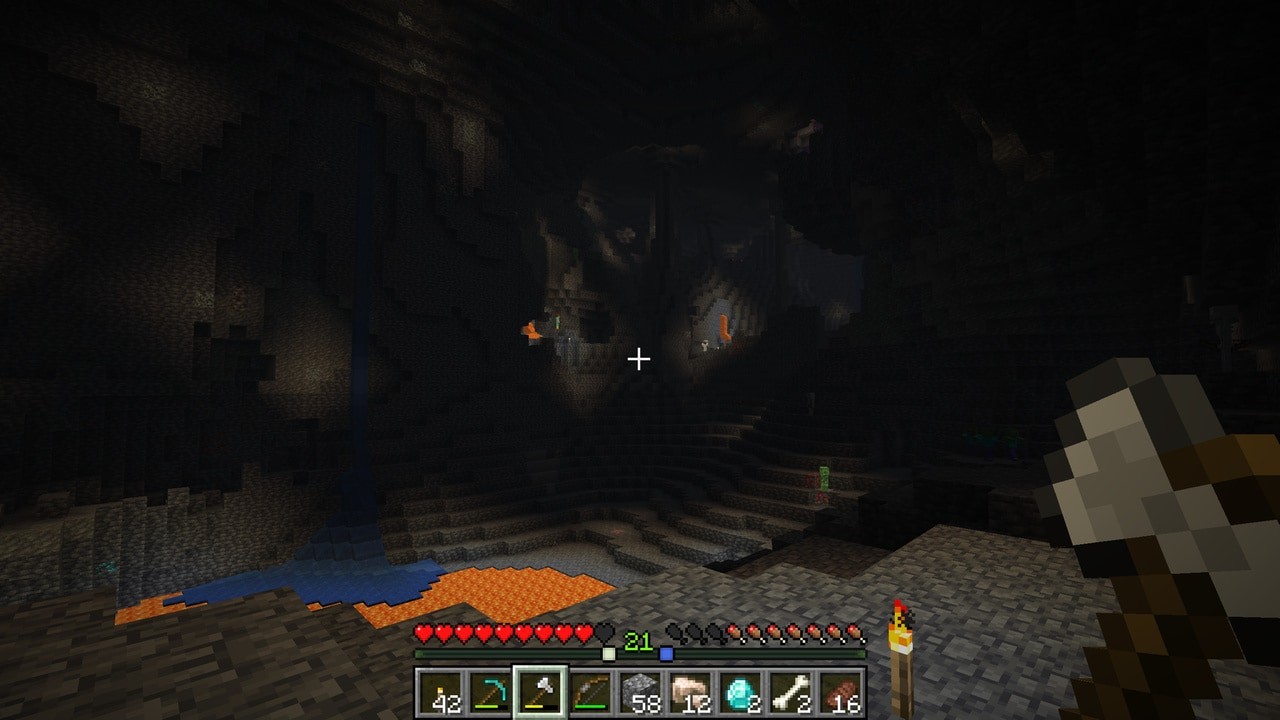The image size is (1280, 720).
Task: Select the cobblestone stack of 58
Action: [x=640, y=692]
